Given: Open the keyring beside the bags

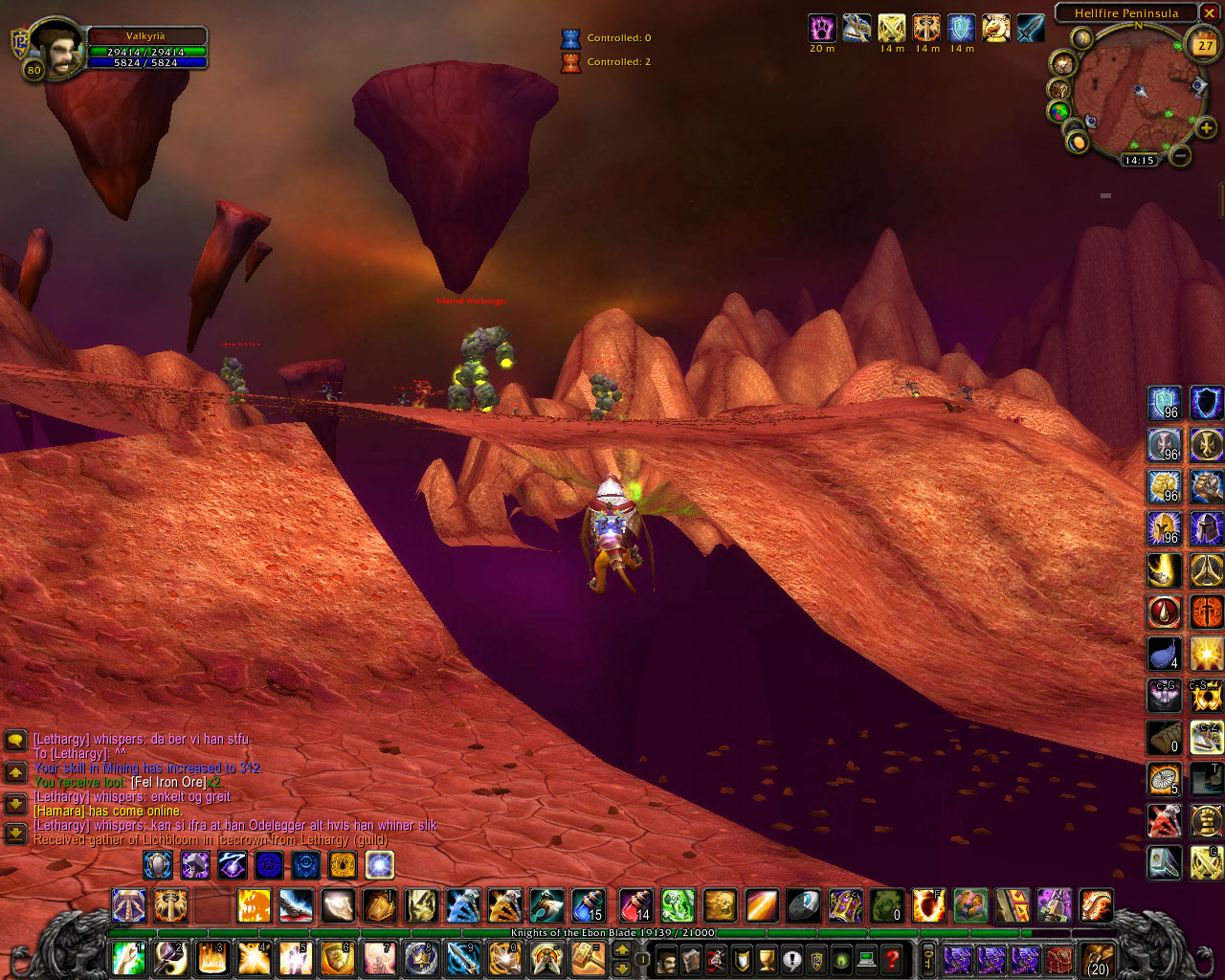Looking at the screenshot, I should tap(927, 959).
